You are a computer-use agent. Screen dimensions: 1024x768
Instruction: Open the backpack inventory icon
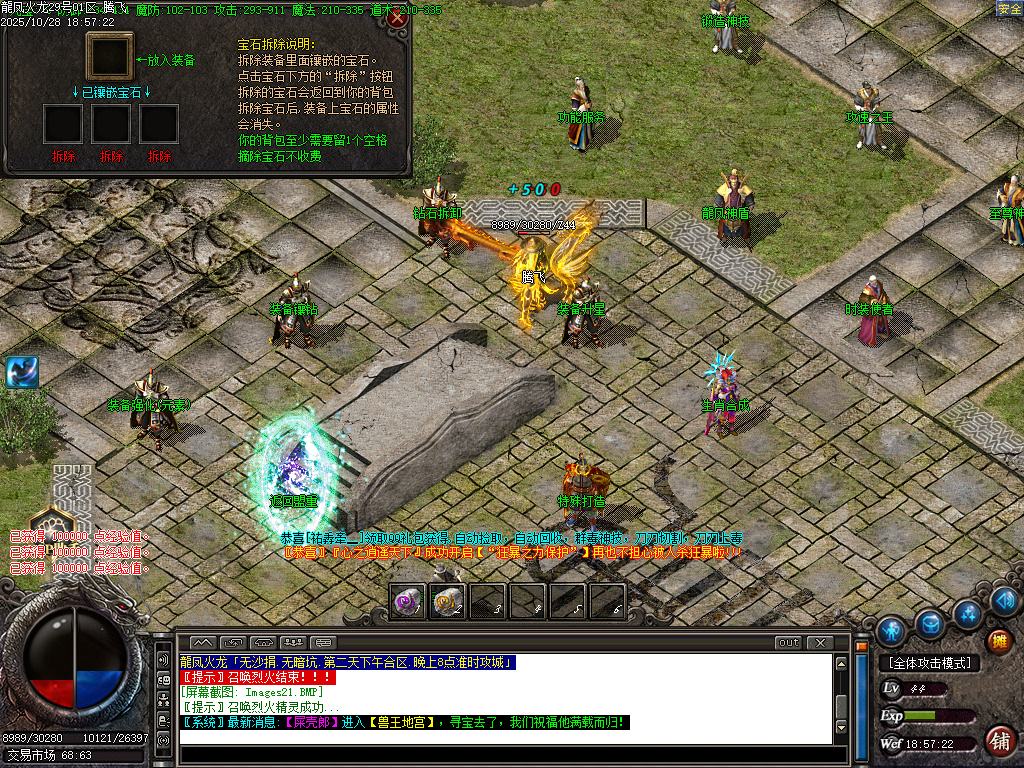pos(929,625)
